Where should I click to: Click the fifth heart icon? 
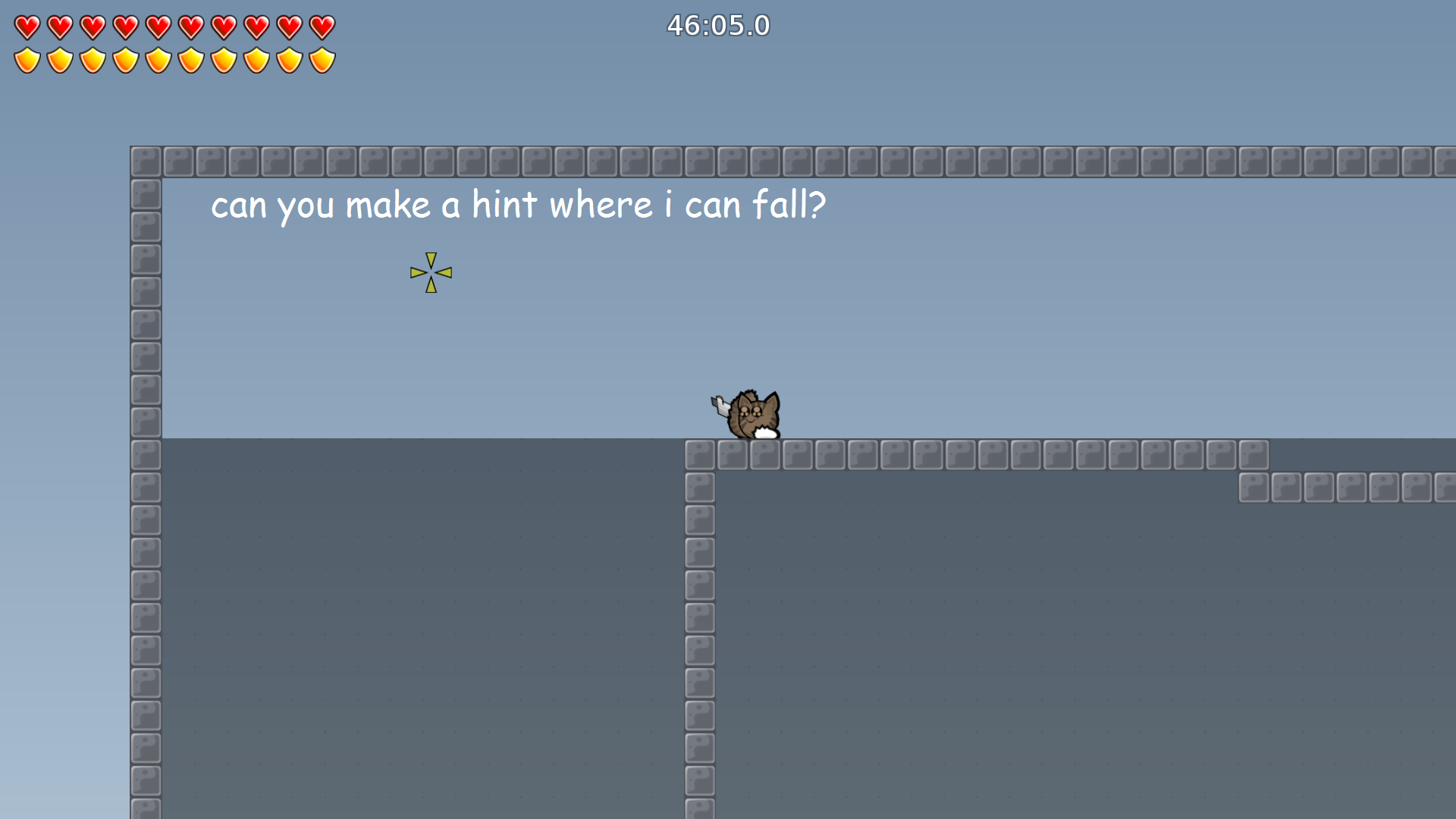(x=157, y=25)
